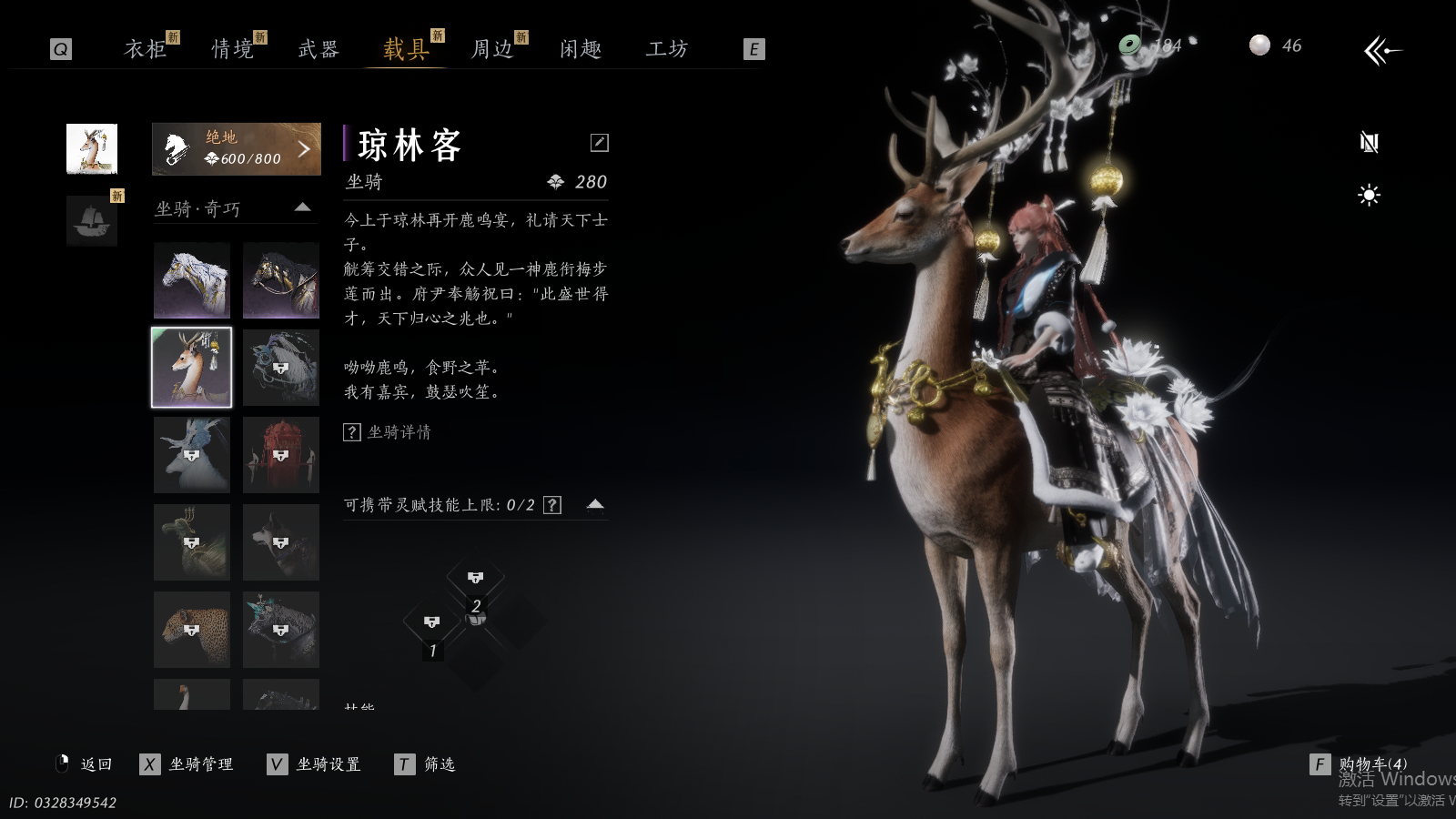Select the red-maned mount thumbnail
1456x819 pixels.
pyautogui.click(x=281, y=455)
